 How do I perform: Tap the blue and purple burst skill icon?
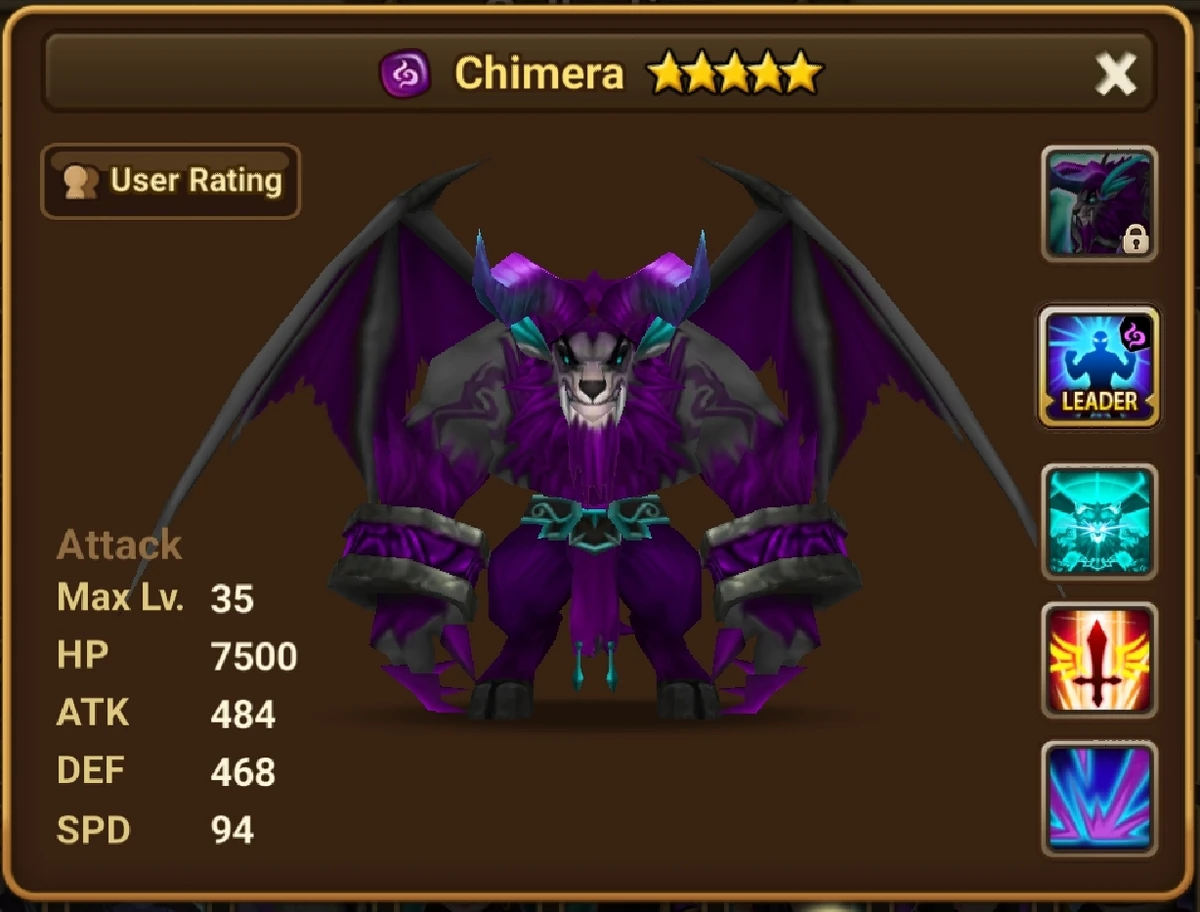pos(1099,798)
